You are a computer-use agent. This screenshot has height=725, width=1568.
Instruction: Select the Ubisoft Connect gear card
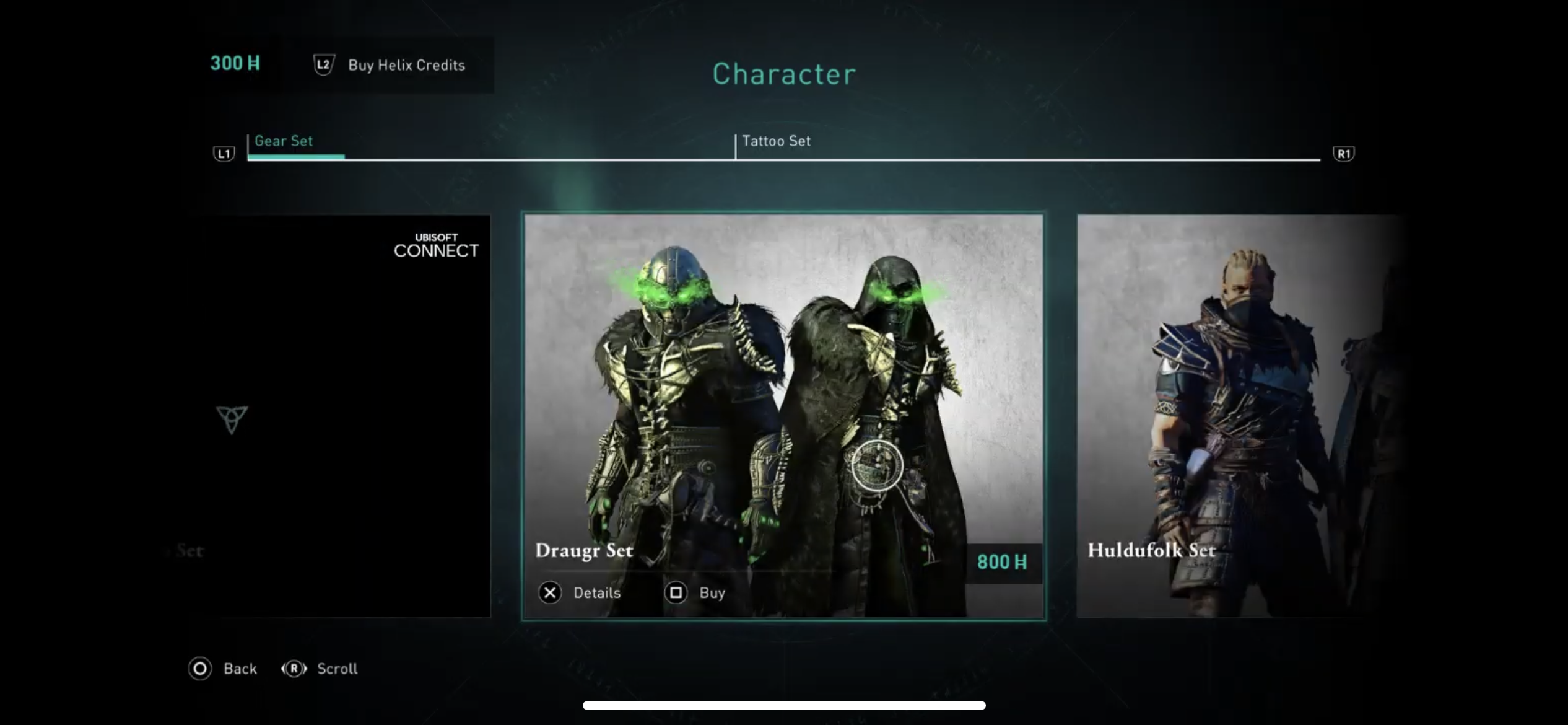347,415
